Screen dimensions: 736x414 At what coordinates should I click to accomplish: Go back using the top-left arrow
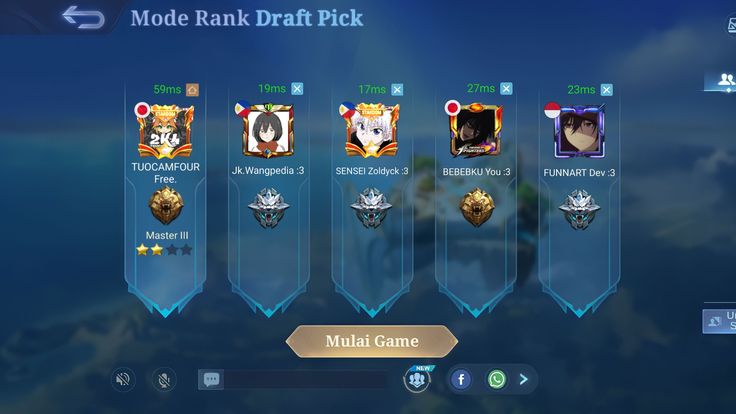coord(83,17)
